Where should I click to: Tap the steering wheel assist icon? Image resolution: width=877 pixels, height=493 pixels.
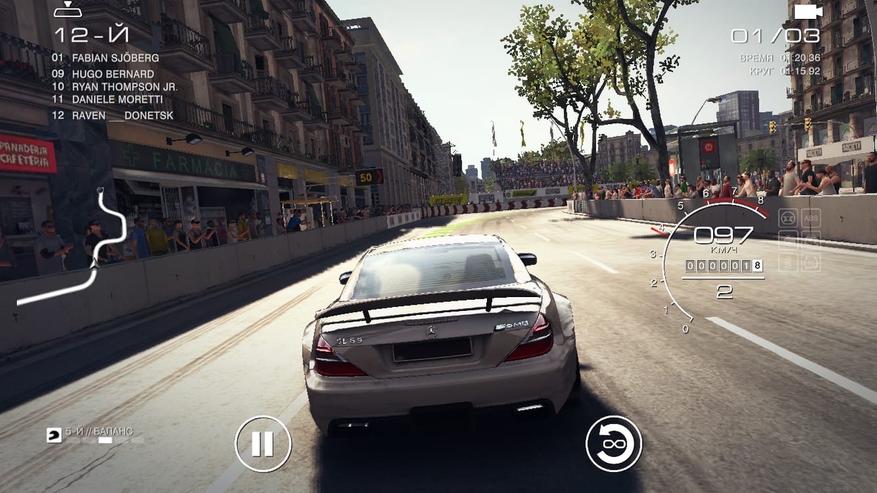coord(788,218)
